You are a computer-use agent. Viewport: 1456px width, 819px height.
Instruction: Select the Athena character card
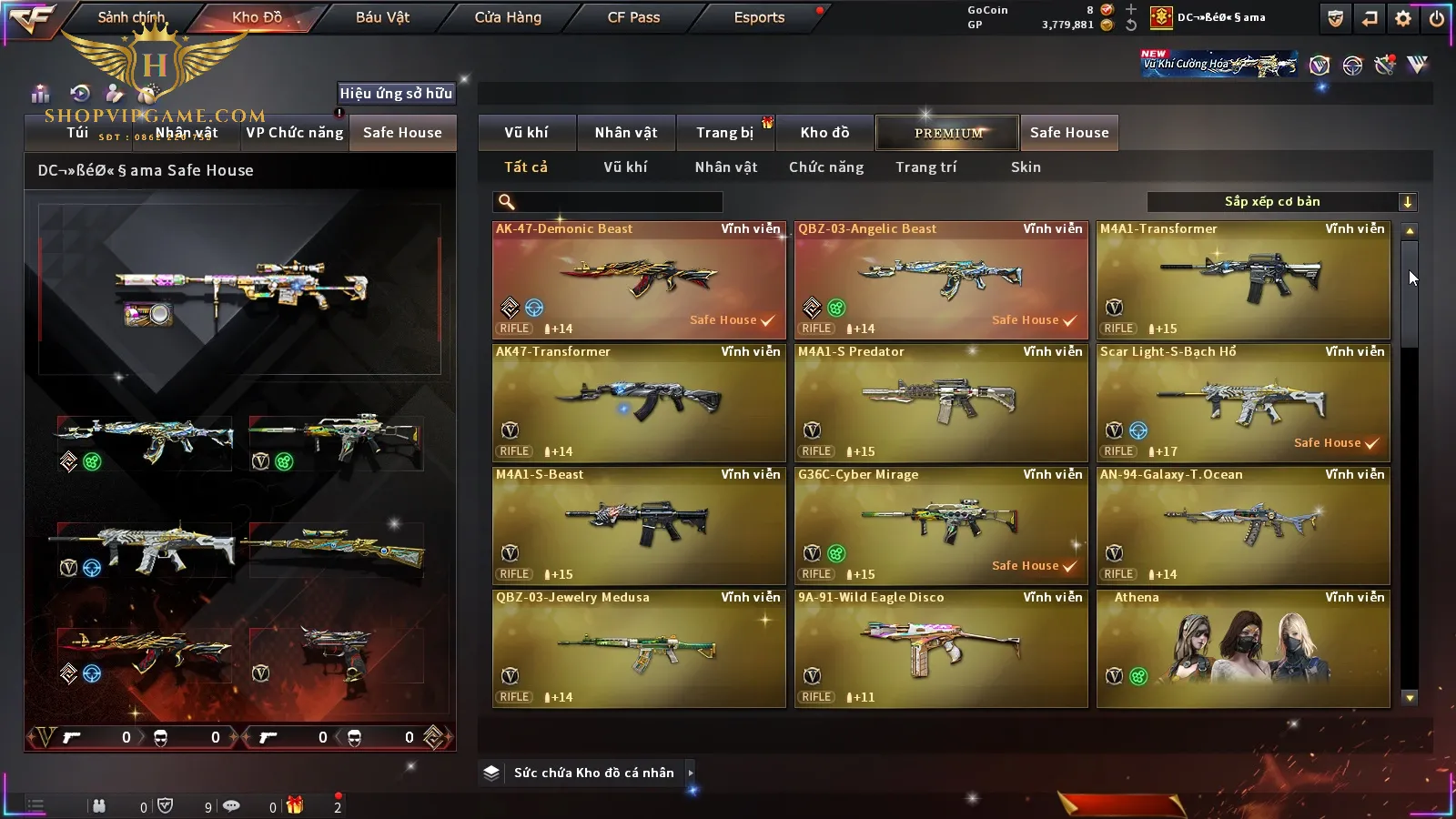coord(1243,649)
